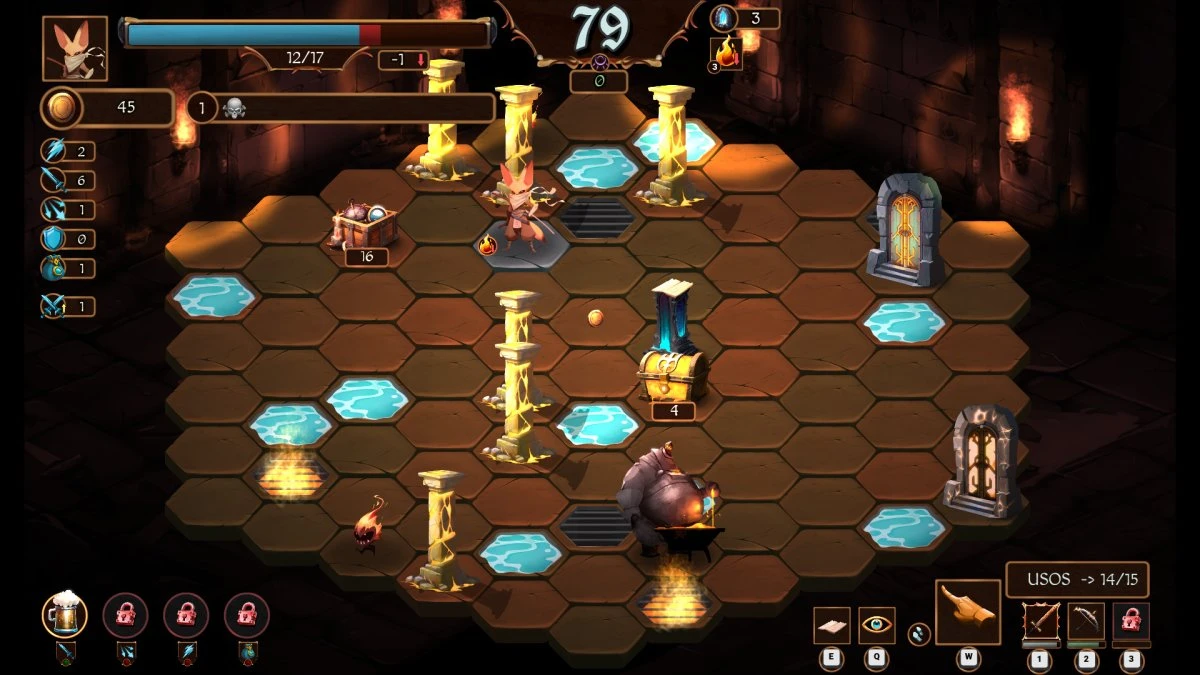Image resolution: width=1200 pixels, height=675 pixels.
Task: Click the locked third weapon slot
Action: 1131,622
